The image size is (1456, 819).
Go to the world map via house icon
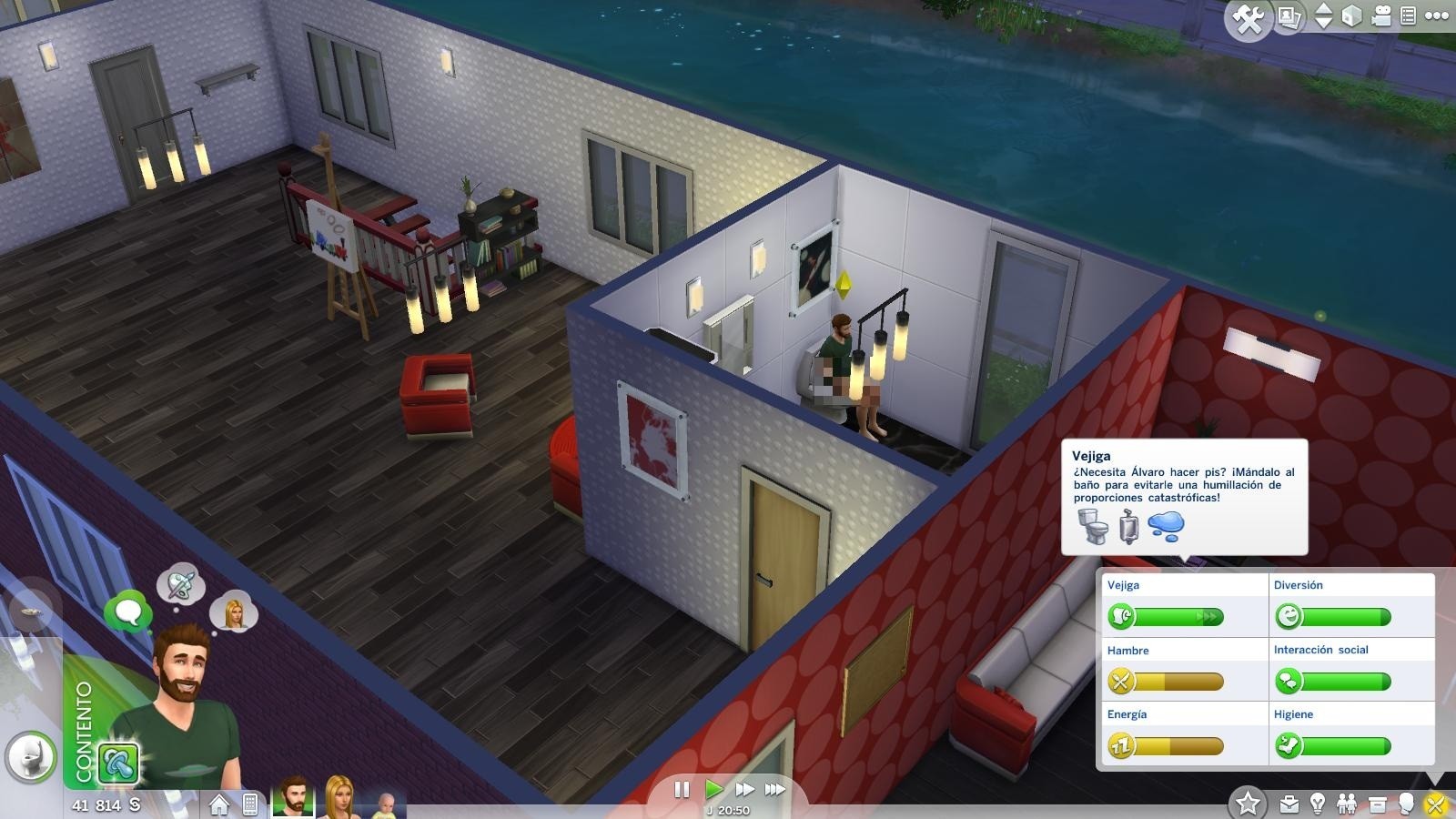tap(218, 805)
